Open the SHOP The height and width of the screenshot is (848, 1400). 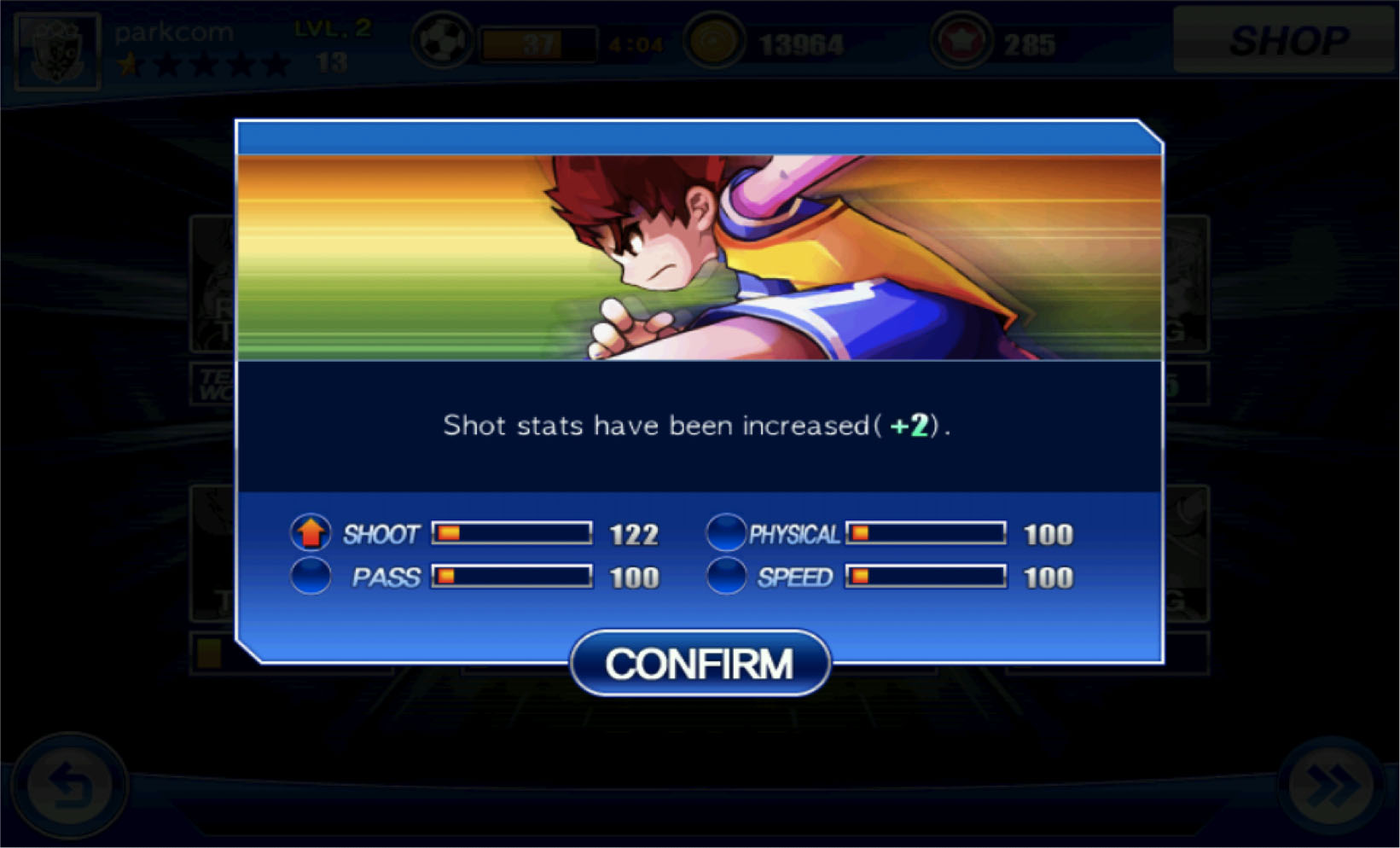pyautogui.click(x=1286, y=40)
